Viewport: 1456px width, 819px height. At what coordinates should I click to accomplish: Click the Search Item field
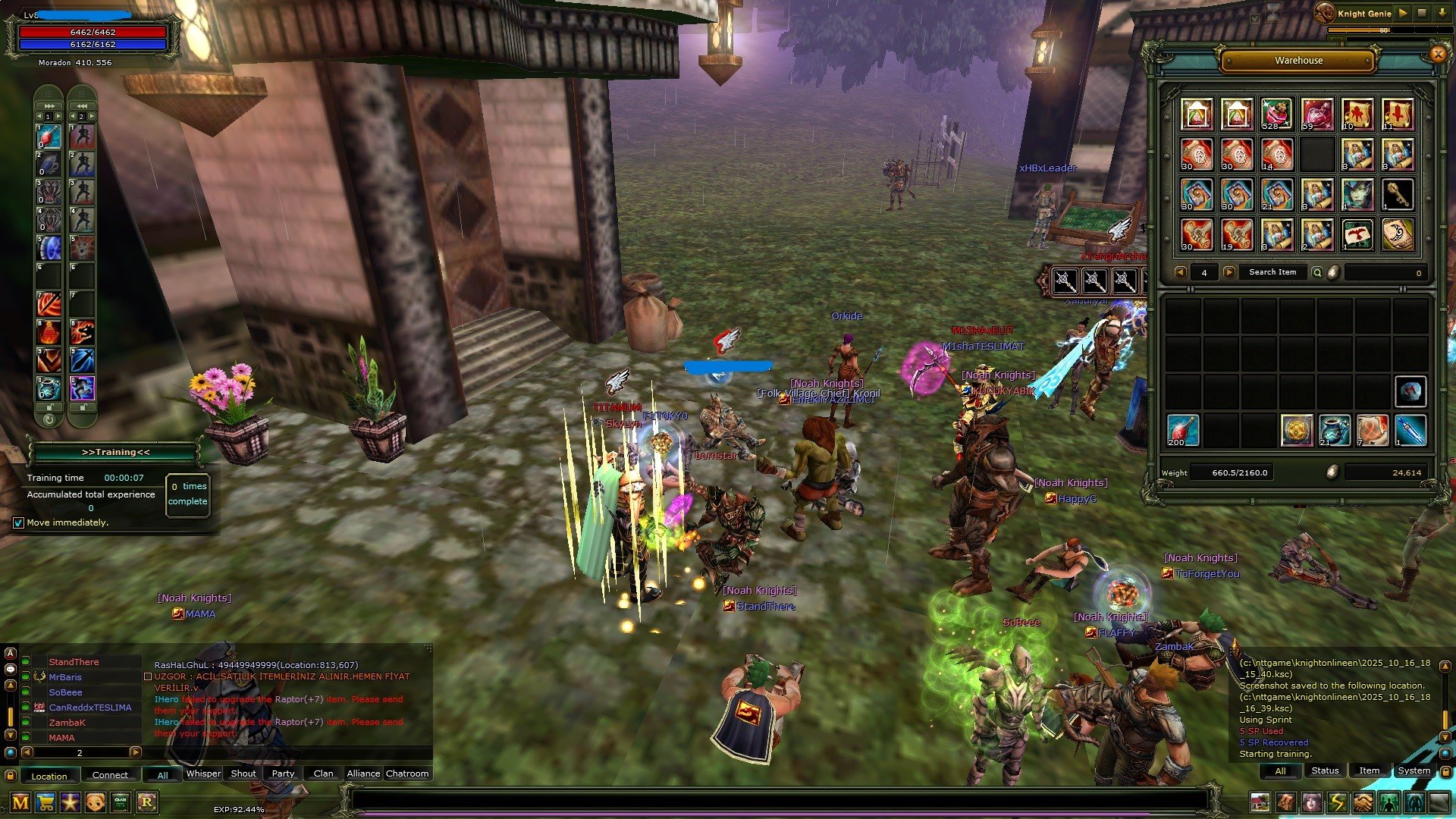1272,272
